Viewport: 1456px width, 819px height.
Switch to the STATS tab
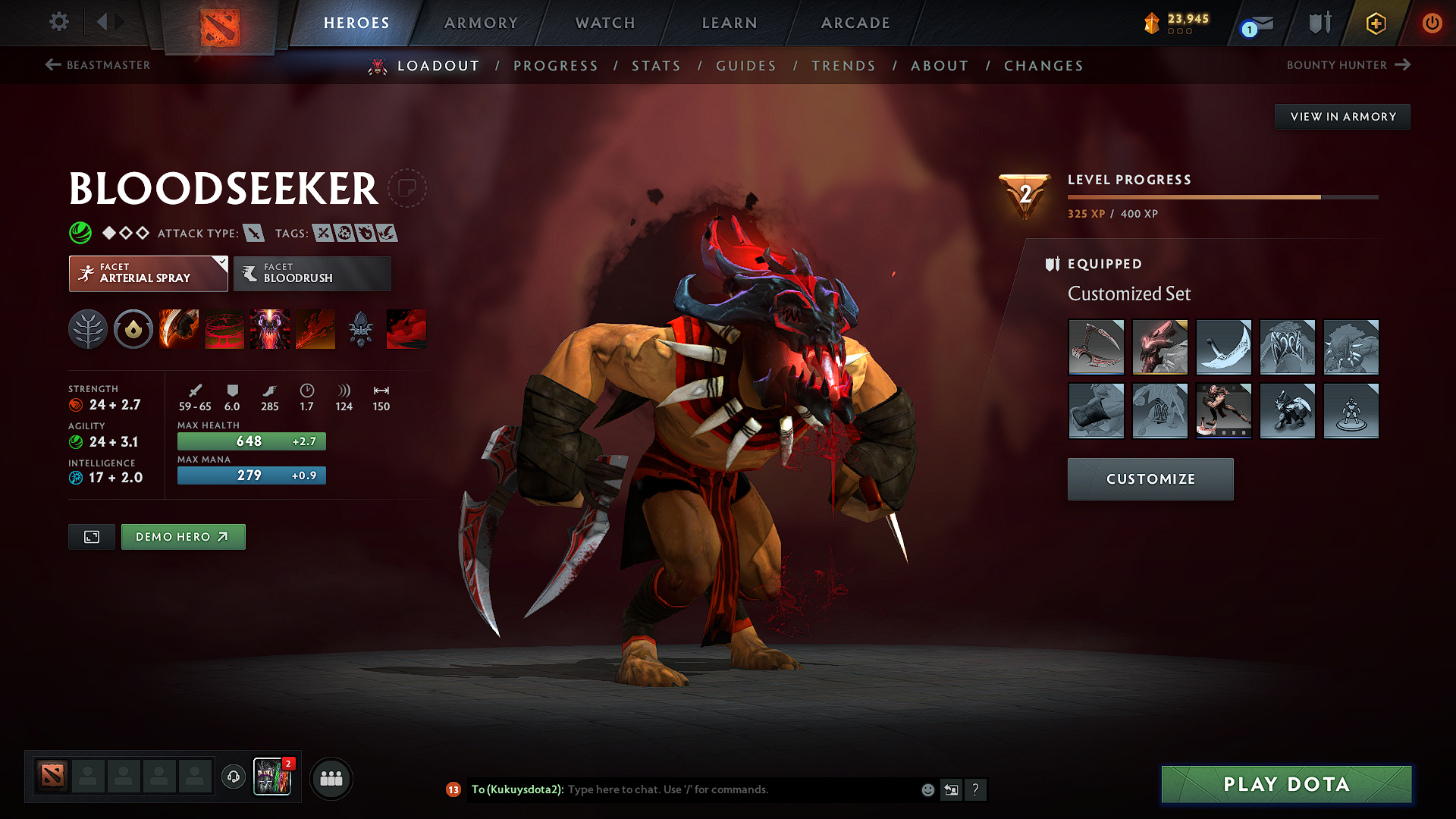pyautogui.click(x=657, y=65)
